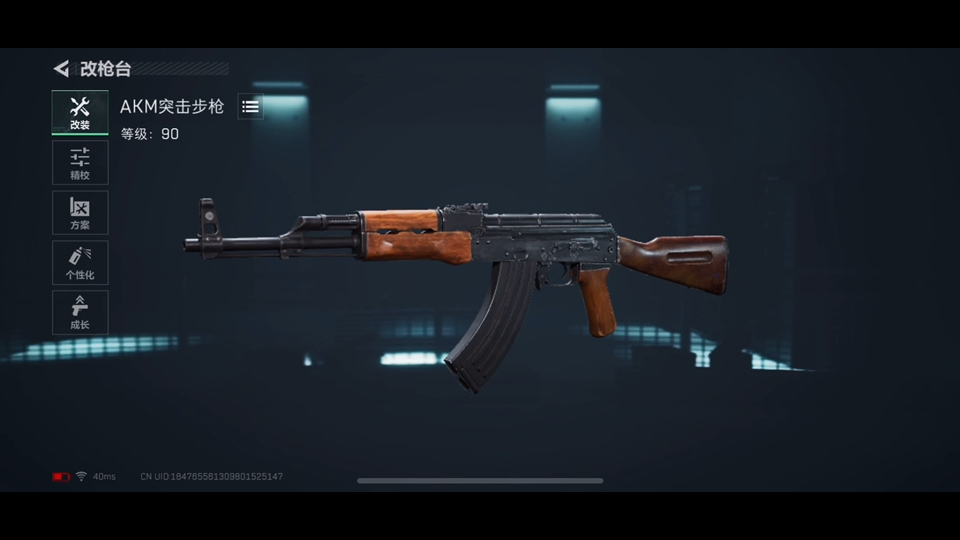Screen dimensions: 960x540
Task: Go back using the 改枪台 arrow
Action: click(x=62, y=69)
